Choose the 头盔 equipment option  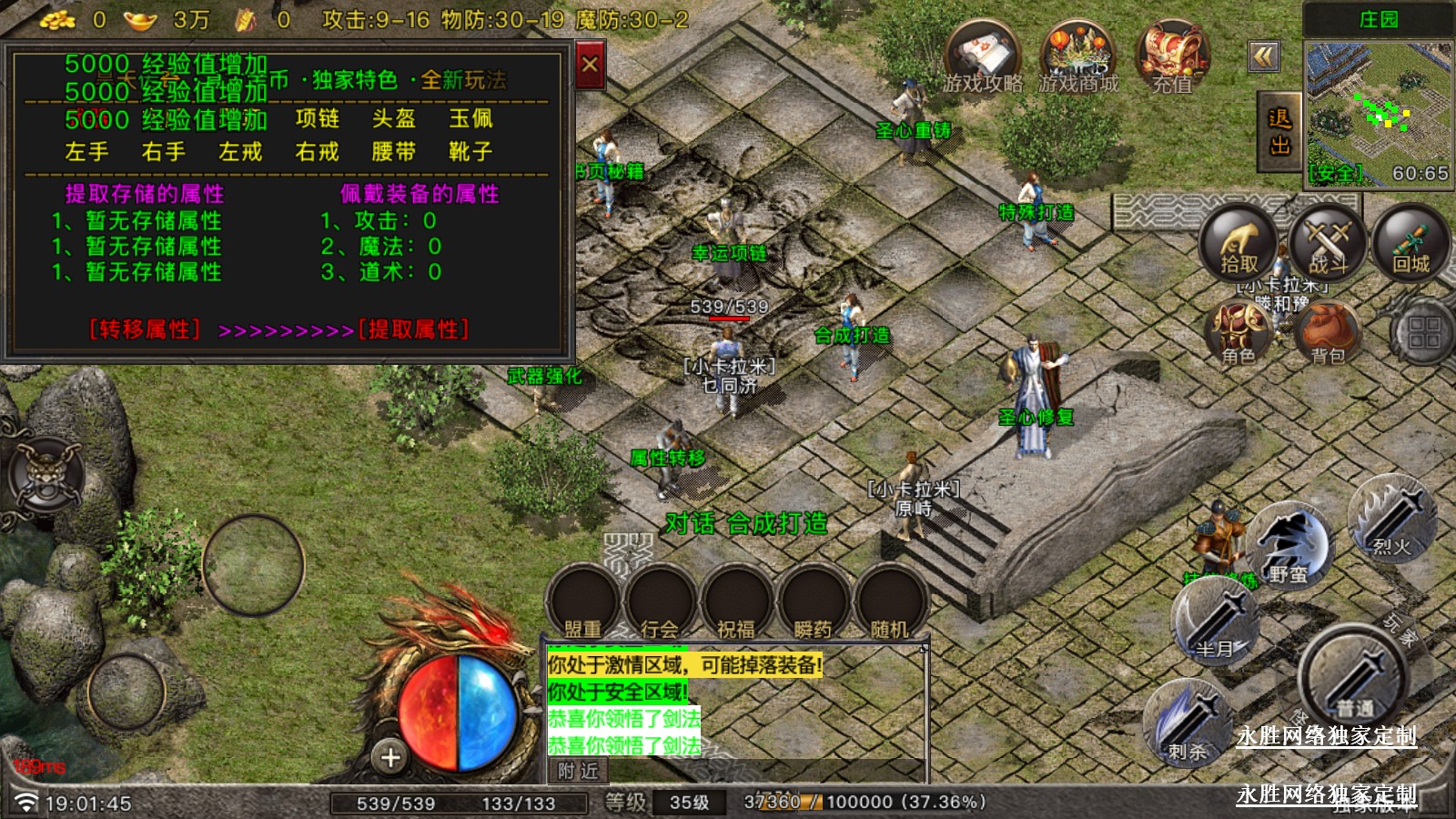pos(393,119)
